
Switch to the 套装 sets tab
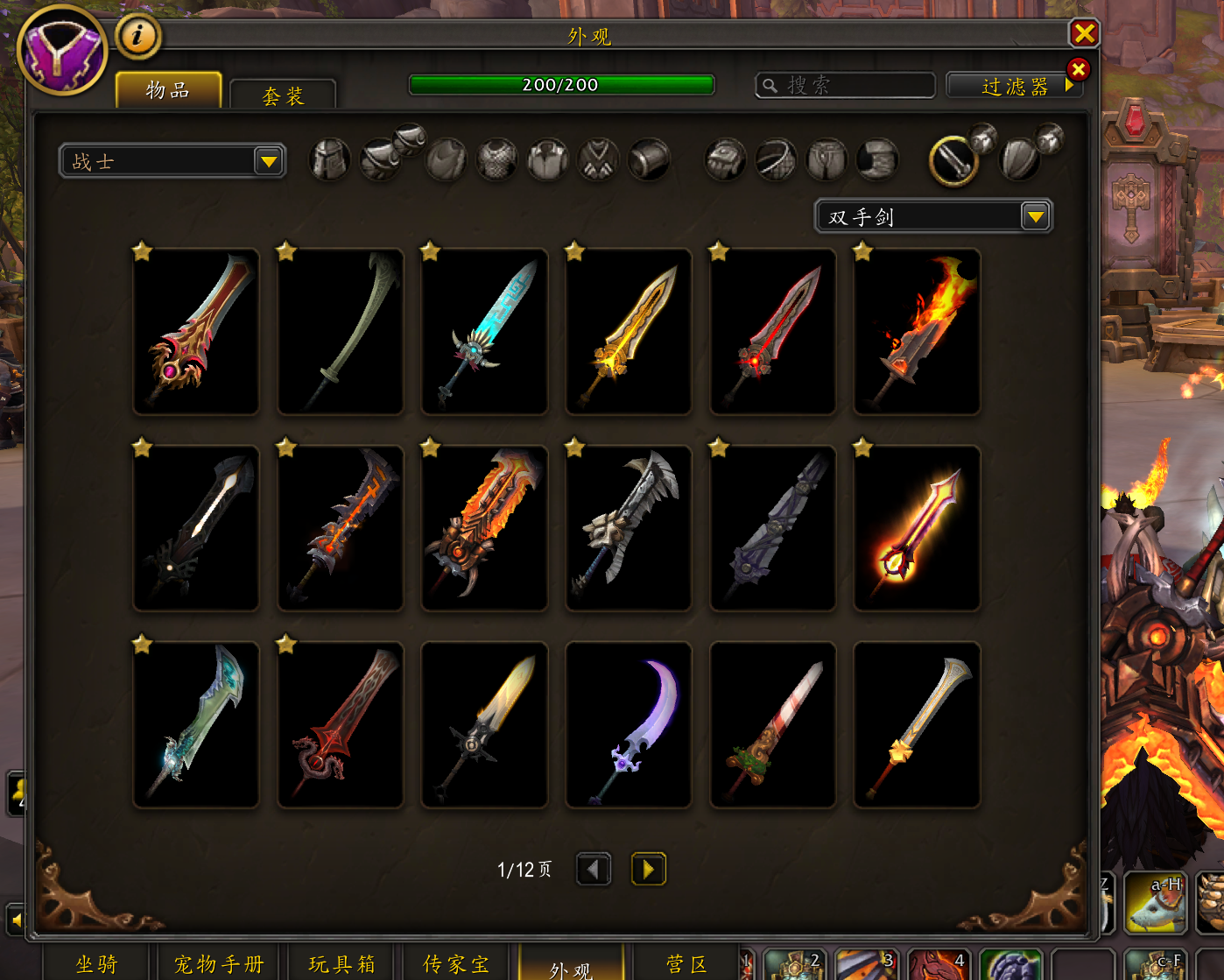[x=283, y=95]
